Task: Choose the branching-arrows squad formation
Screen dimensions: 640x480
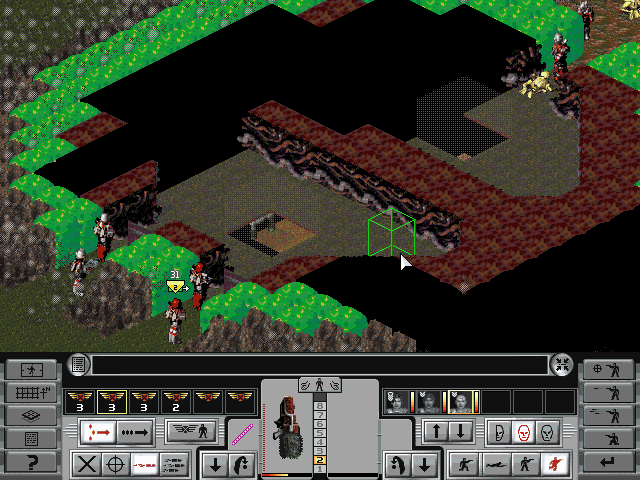Action: pos(98,431)
